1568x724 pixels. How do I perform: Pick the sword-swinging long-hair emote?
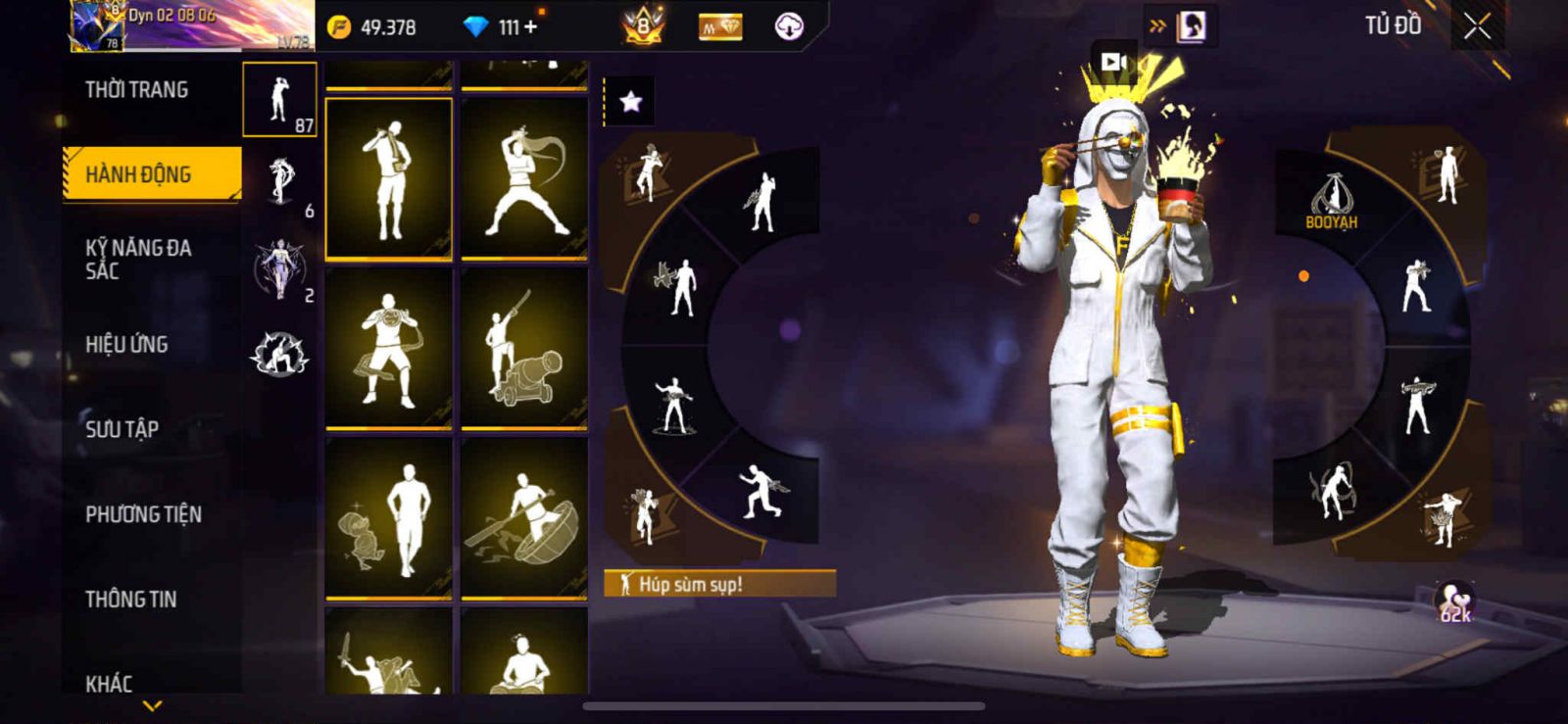click(524, 178)
